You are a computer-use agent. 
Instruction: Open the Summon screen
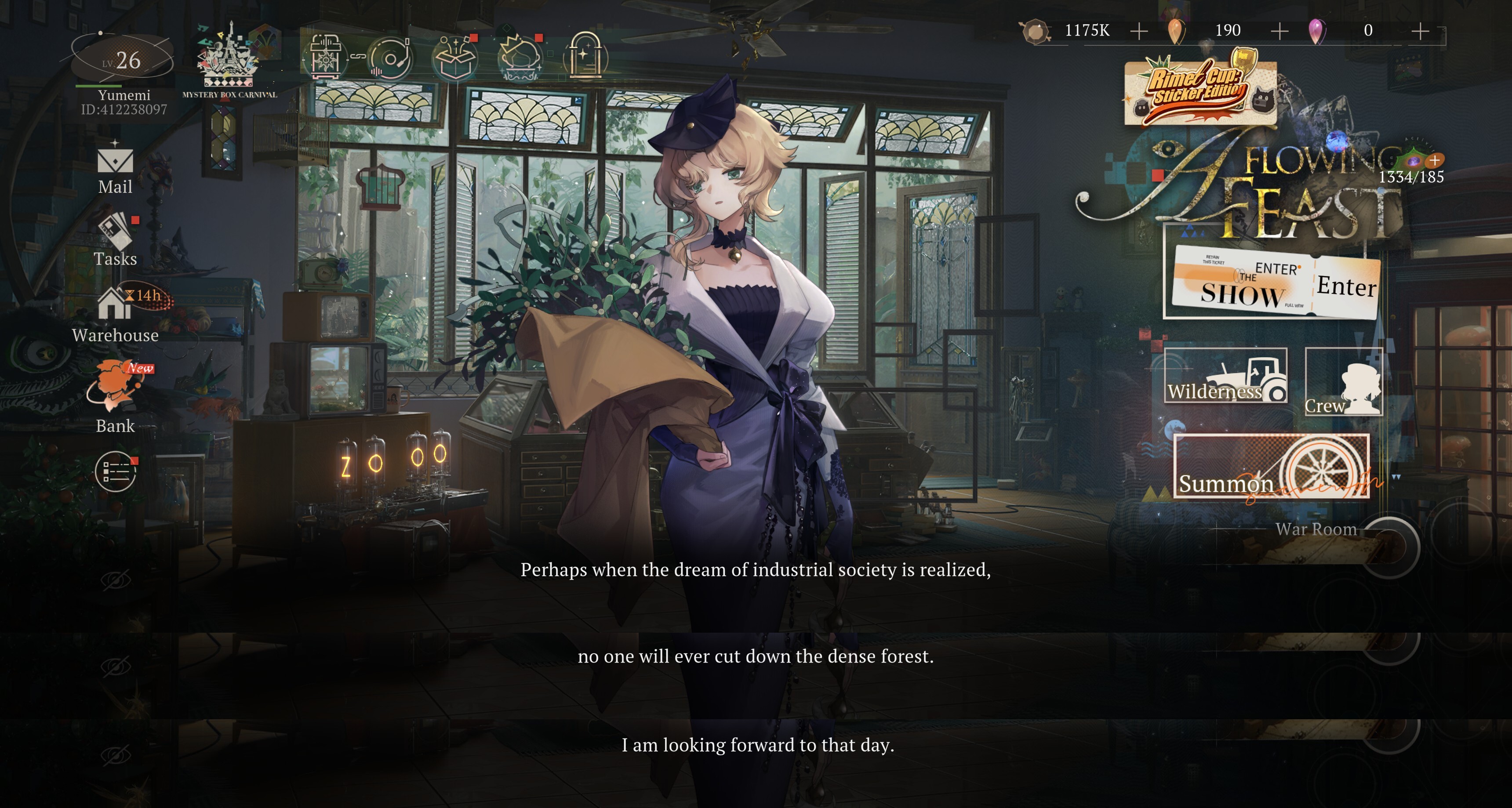point(1271,467)
